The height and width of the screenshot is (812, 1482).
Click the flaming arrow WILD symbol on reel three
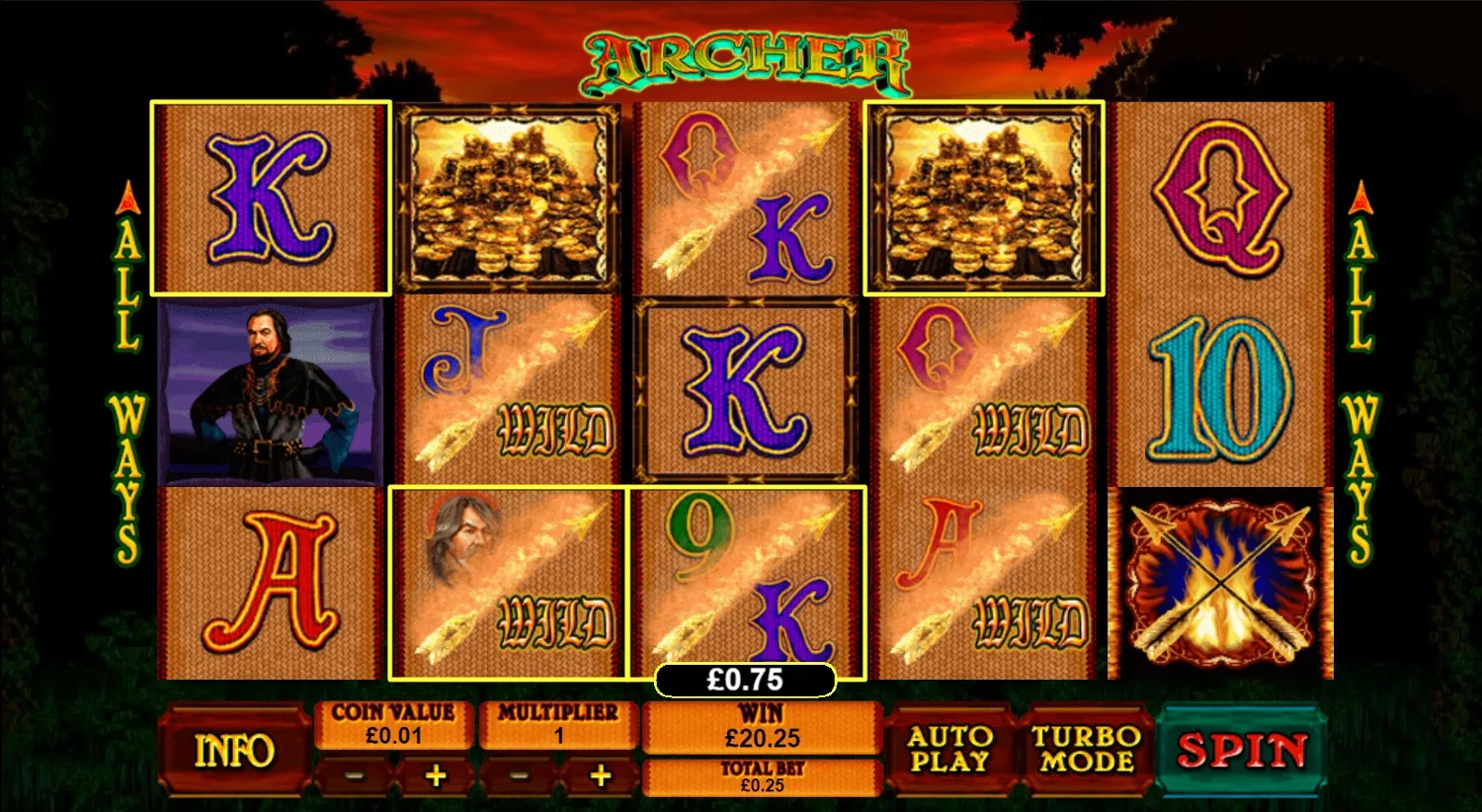click(x=746, y=198)
